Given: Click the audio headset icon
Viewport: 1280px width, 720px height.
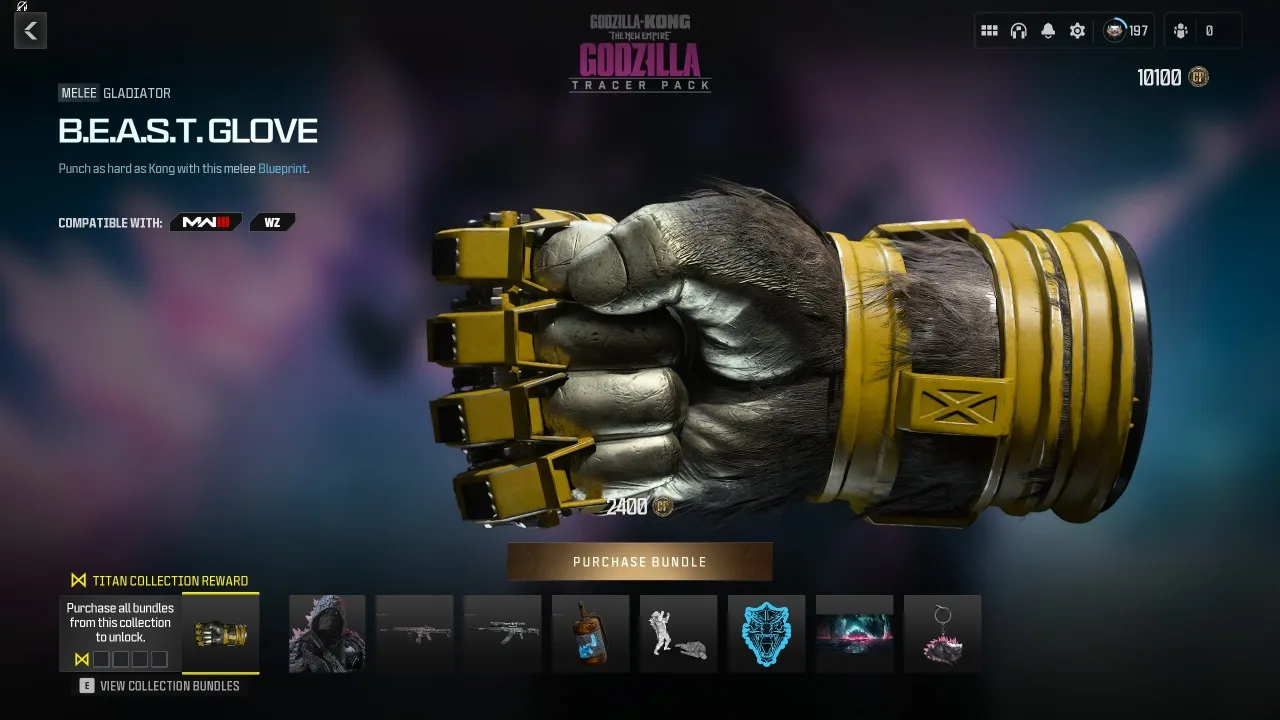Looking at the screenshot, I should [1018, 30].
